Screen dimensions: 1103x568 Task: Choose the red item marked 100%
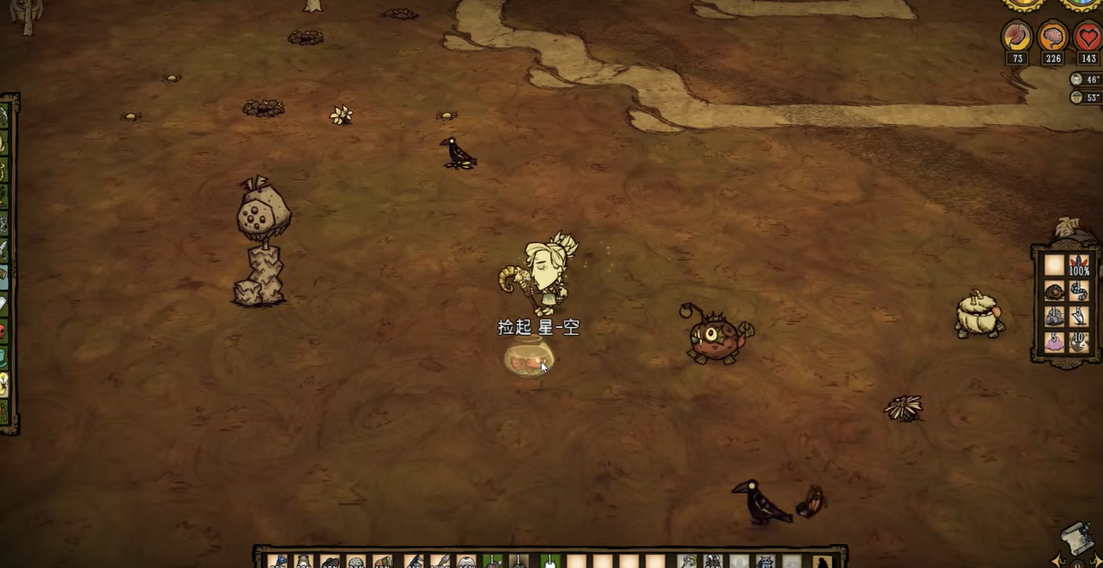pyautogui.click(x=1079, y=265)
